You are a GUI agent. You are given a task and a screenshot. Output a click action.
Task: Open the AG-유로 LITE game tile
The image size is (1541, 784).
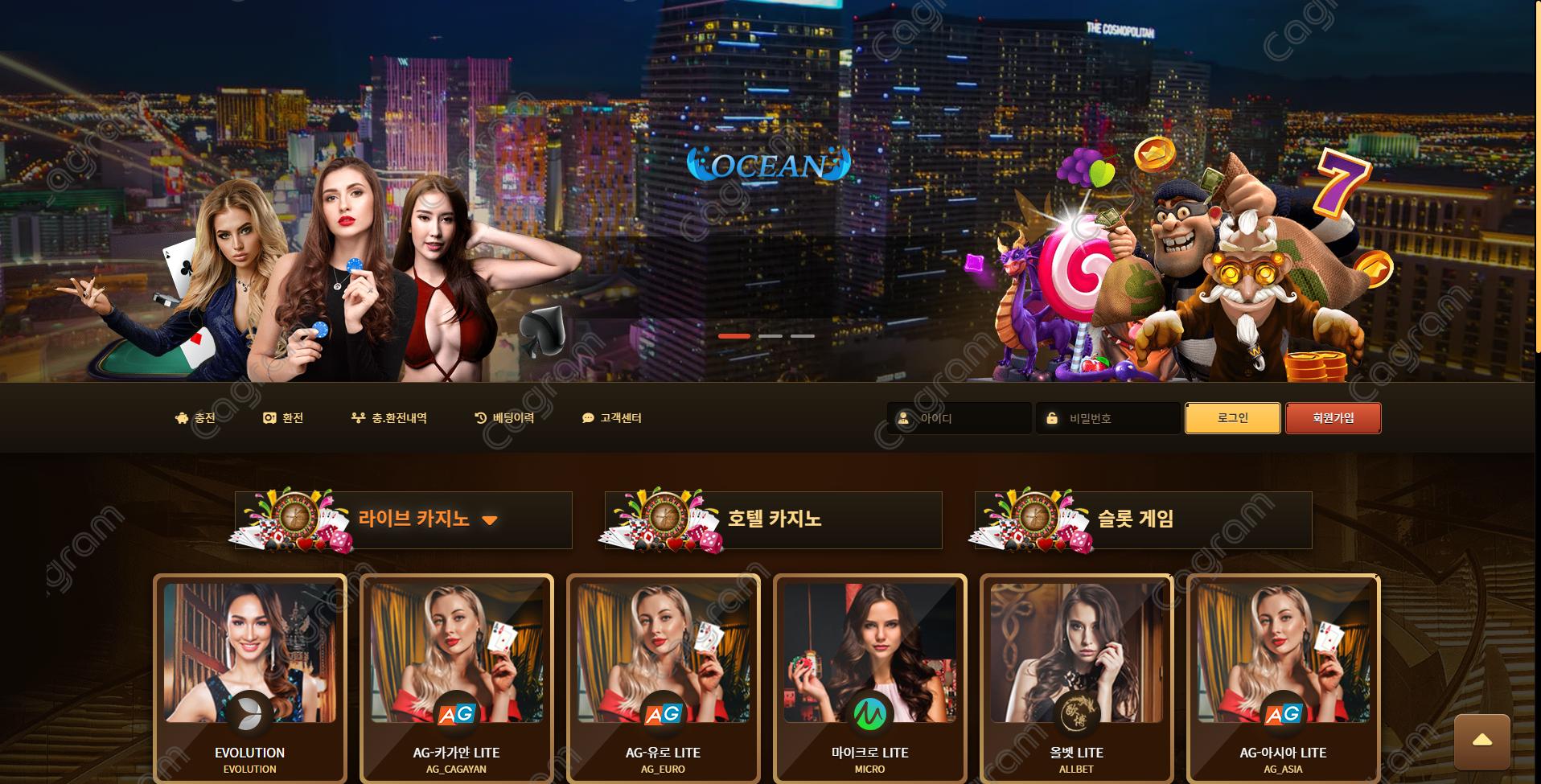click(x=663, y=677)
